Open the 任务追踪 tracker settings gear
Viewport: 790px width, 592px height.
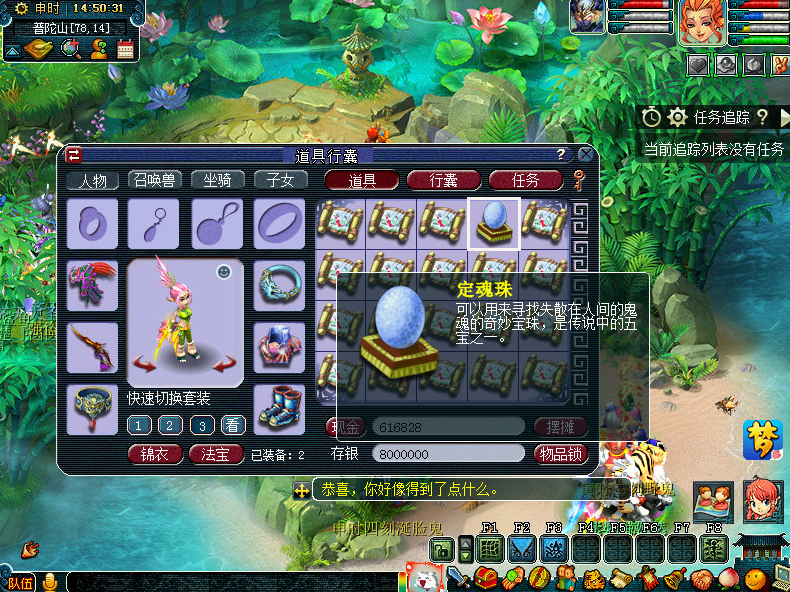(678, 117)
